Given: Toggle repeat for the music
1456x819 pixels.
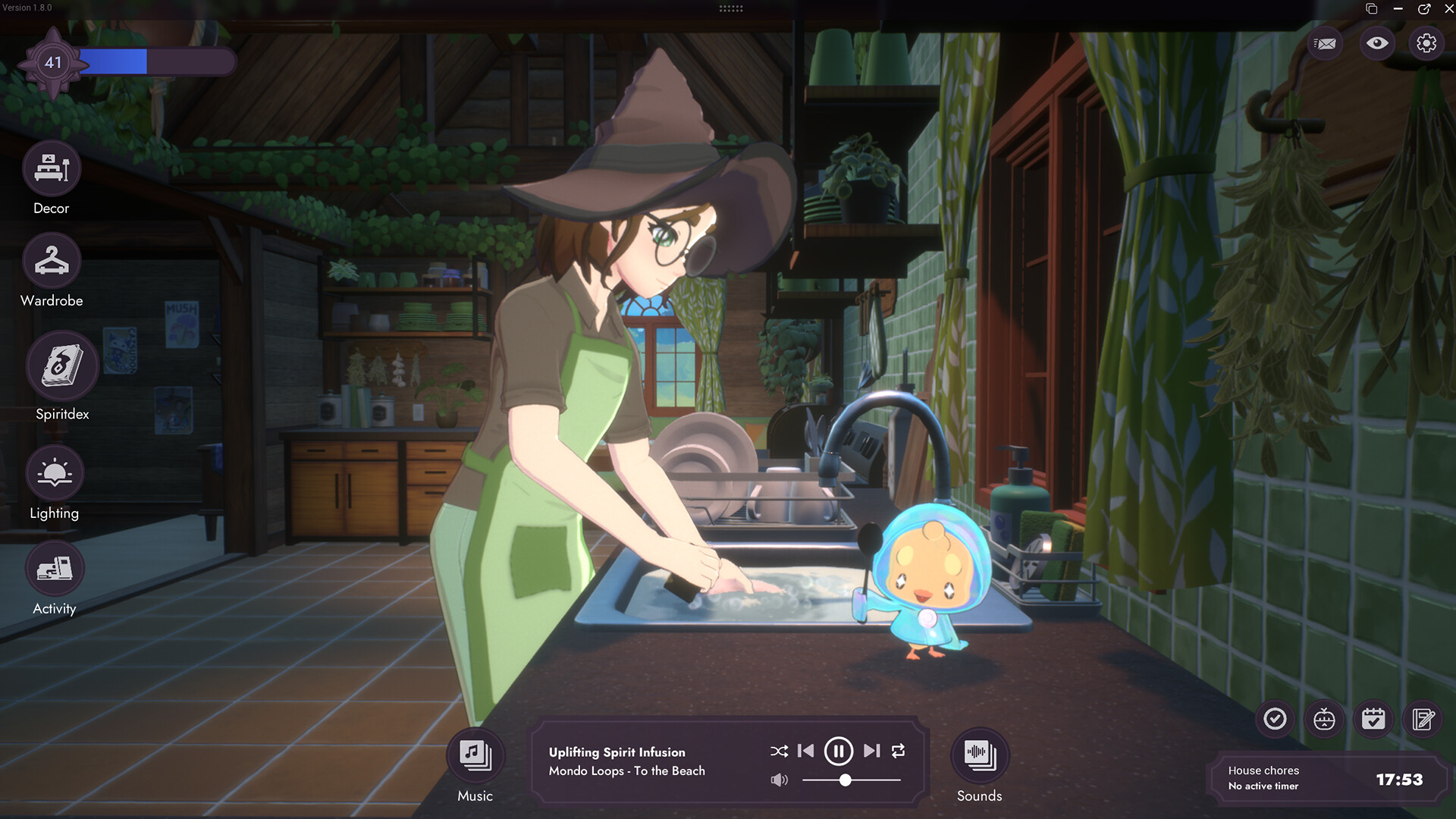Looking at the screenshot, I should coord(899,751).
